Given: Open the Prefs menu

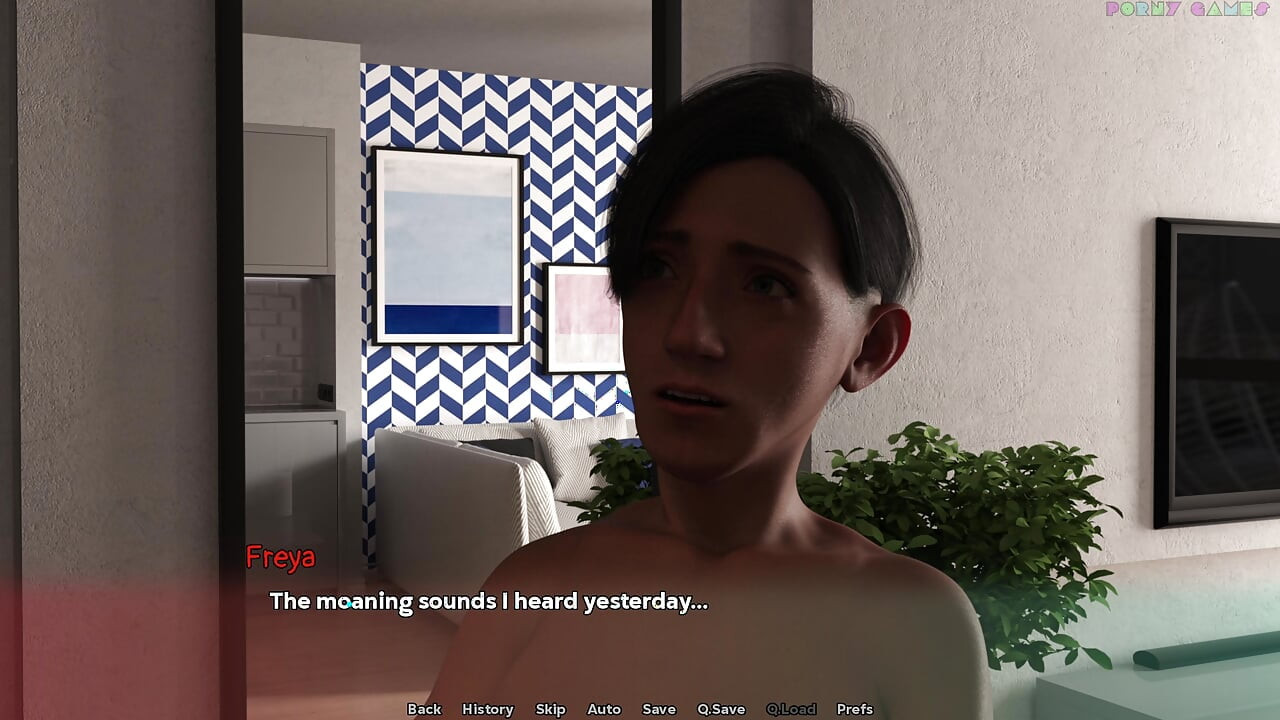Looking at the screenshot, I should [854, 709].
